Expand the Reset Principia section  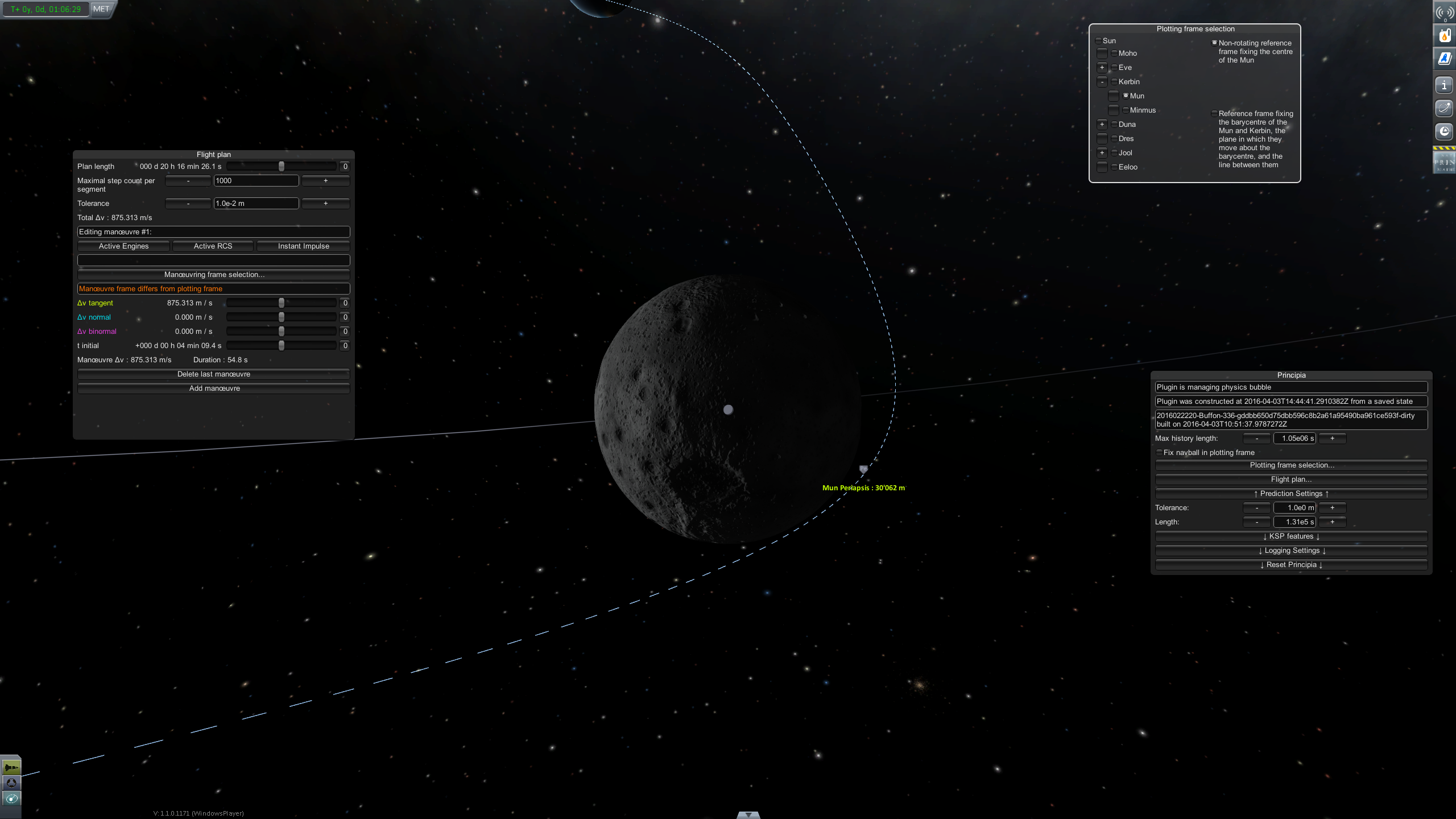pos(1291,565)
